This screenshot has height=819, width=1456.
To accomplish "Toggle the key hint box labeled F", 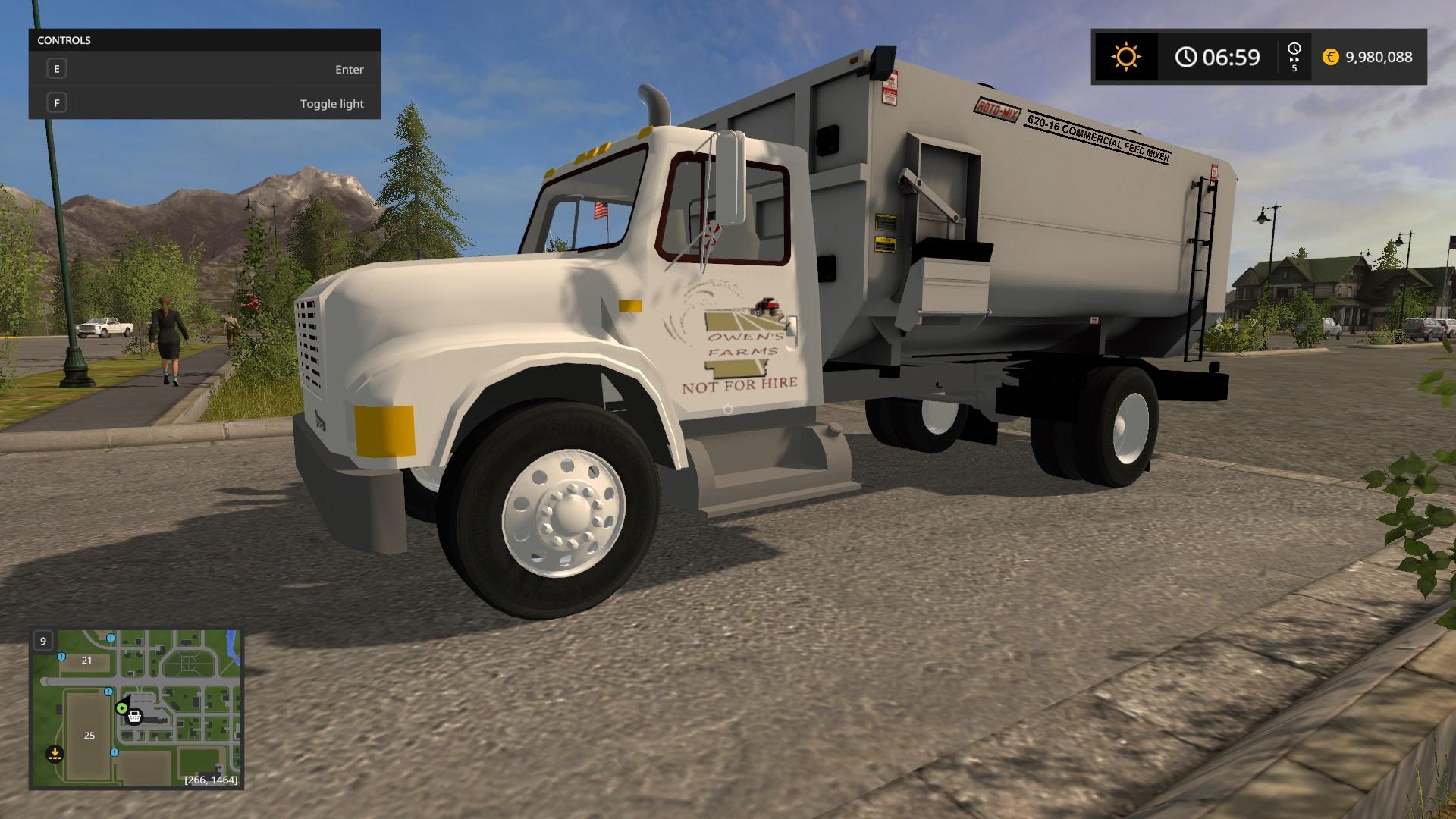I will tap(56, 102).
